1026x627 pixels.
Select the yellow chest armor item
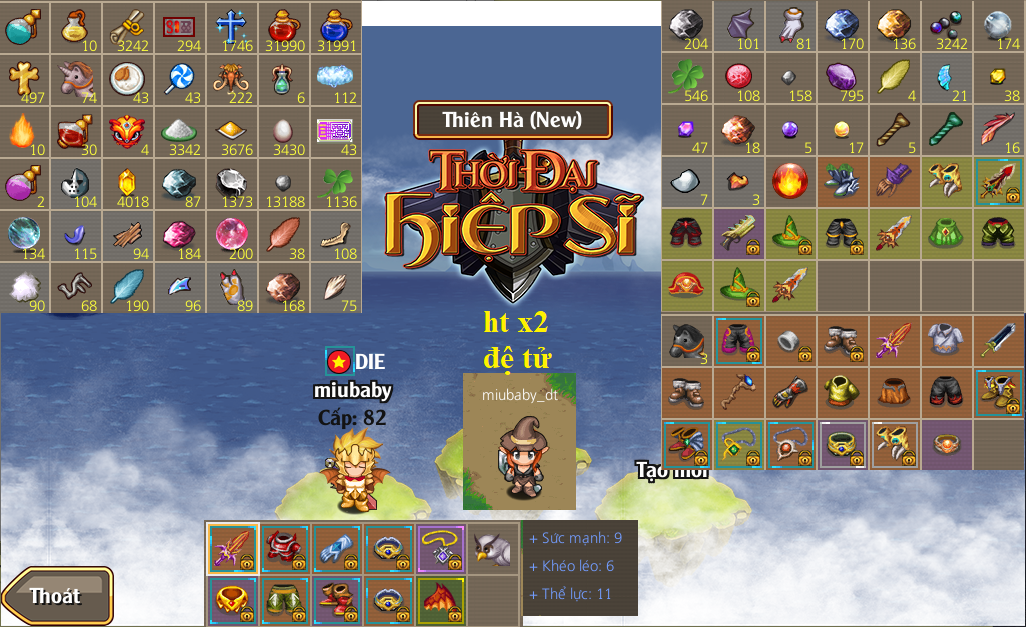tap(843, 392)
